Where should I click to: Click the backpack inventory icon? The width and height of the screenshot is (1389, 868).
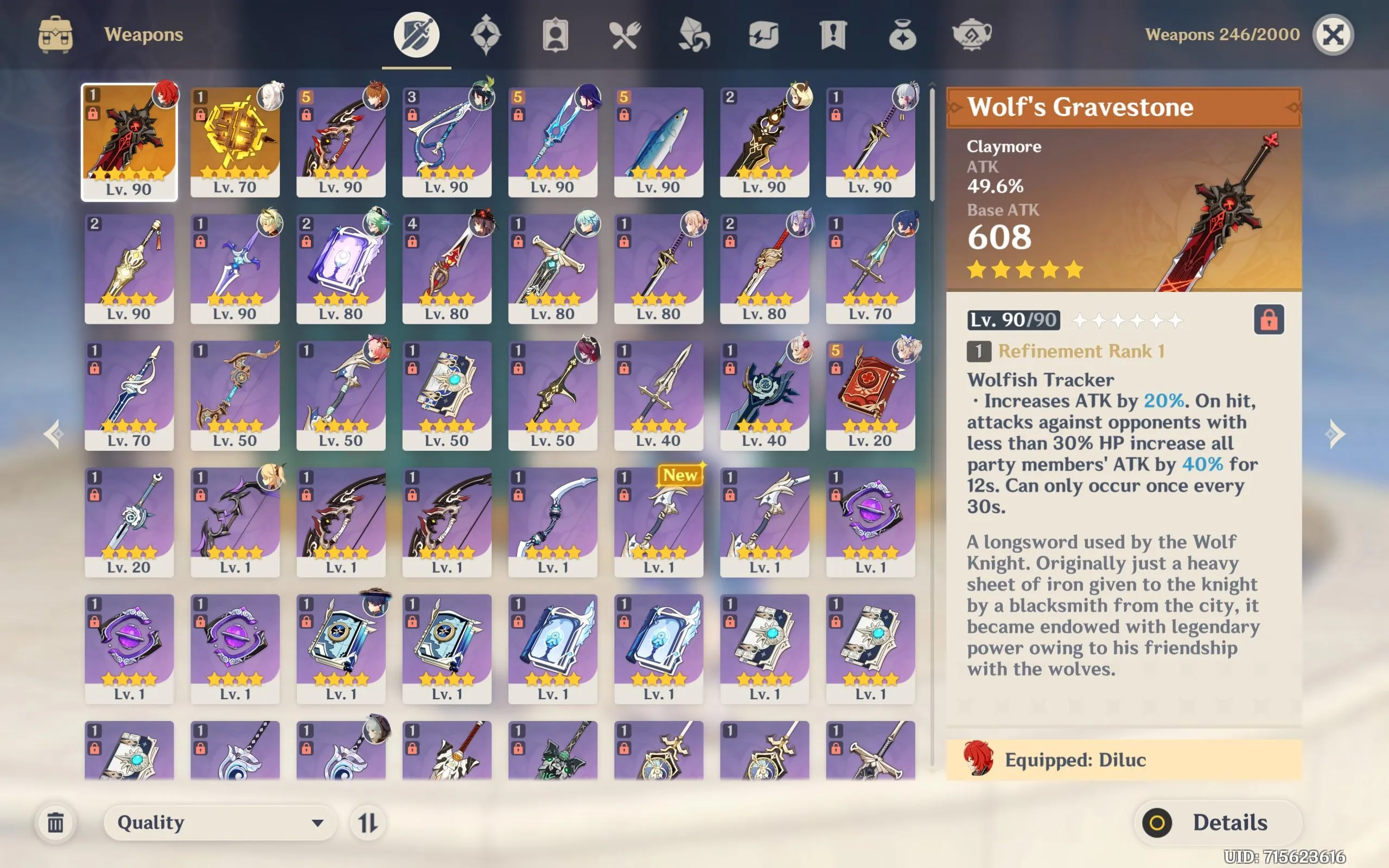tap(56, 34)
